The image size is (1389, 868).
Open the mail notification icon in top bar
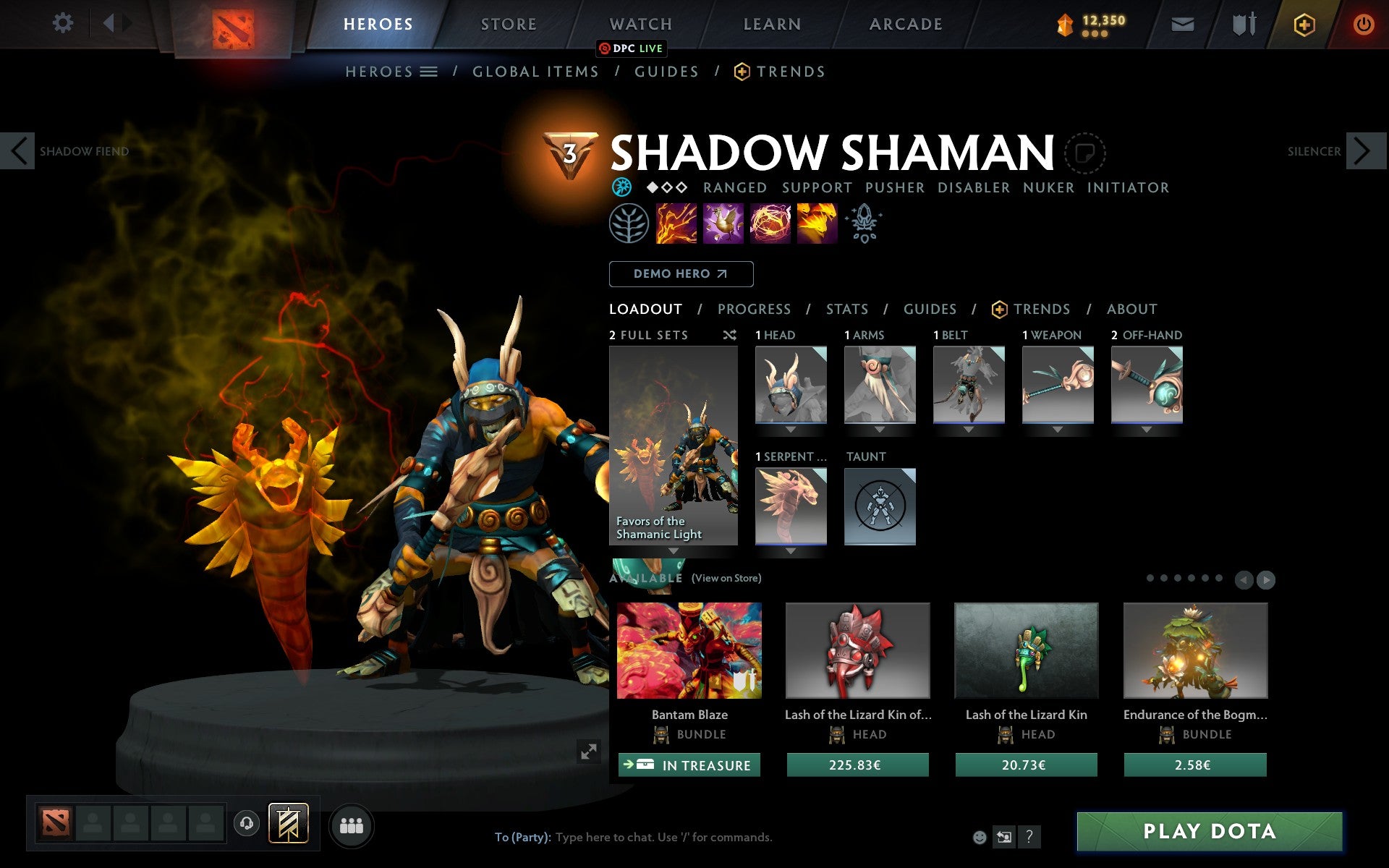(x=1182, y=23)
